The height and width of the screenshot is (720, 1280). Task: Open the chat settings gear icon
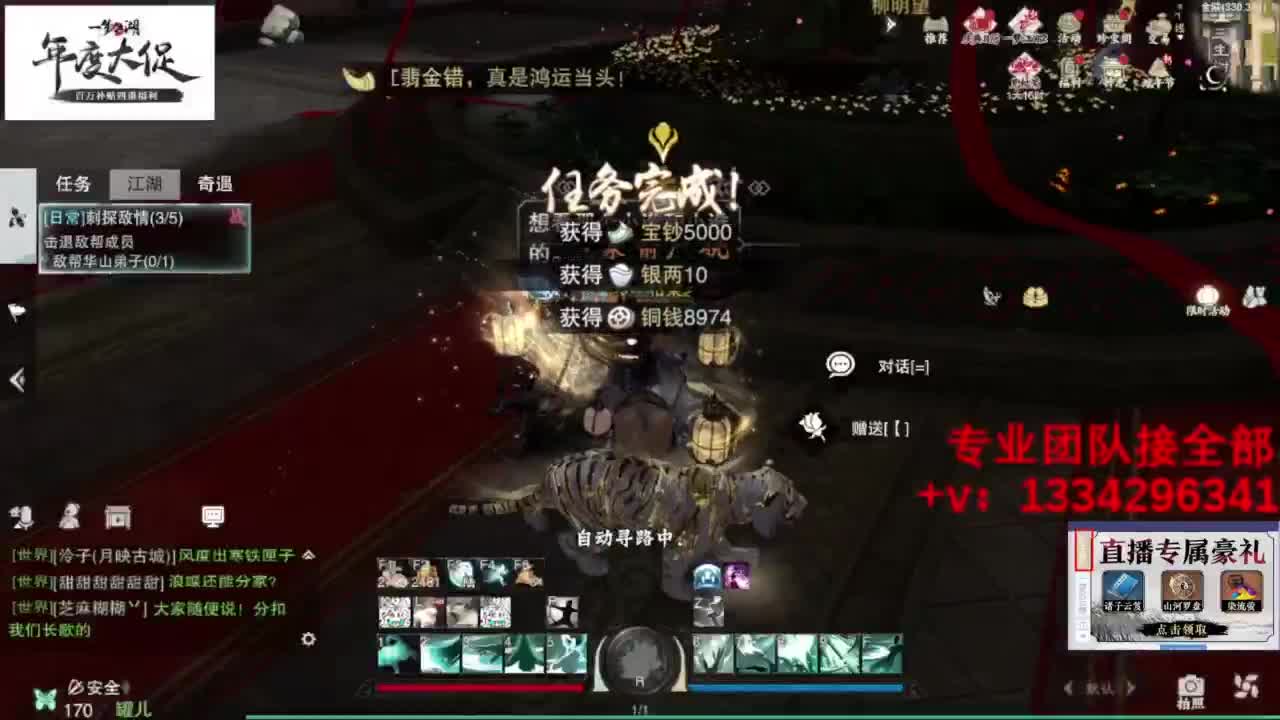pos(308,640)
